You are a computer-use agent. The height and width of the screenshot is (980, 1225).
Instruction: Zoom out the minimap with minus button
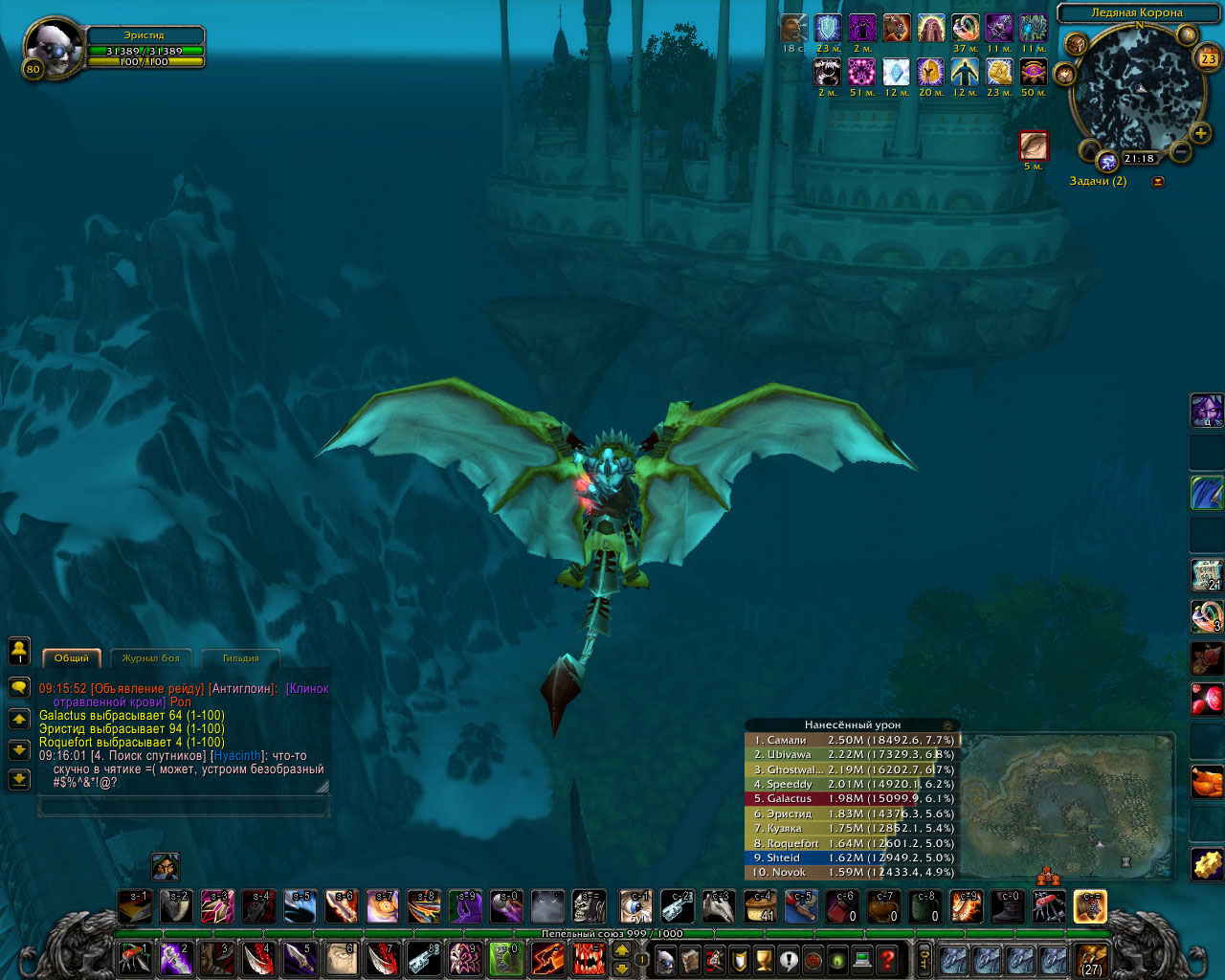(x=1181, y=151)
